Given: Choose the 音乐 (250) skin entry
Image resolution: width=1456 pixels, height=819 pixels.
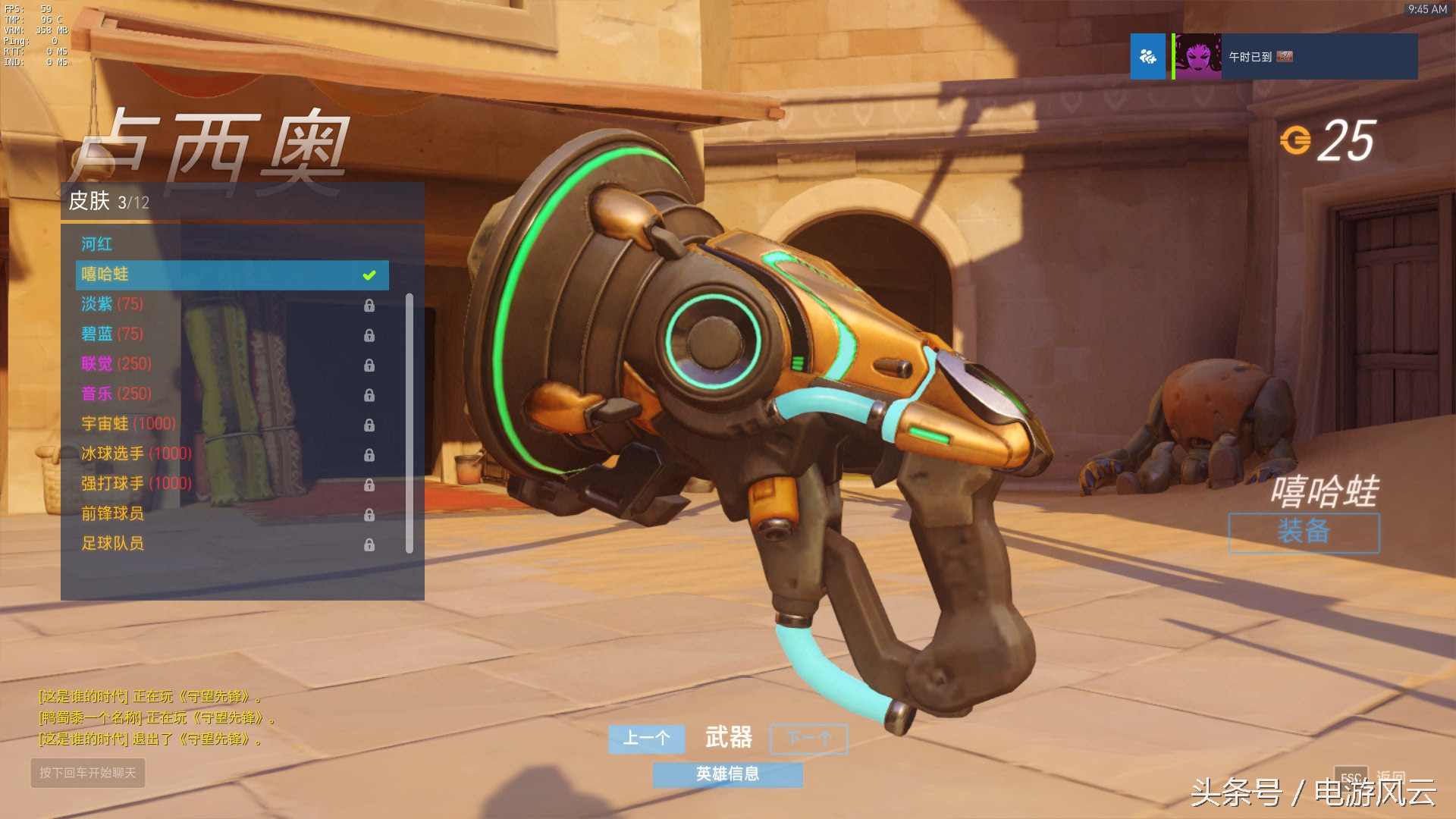Looking at the screenshot, I should tap(117, 394).
